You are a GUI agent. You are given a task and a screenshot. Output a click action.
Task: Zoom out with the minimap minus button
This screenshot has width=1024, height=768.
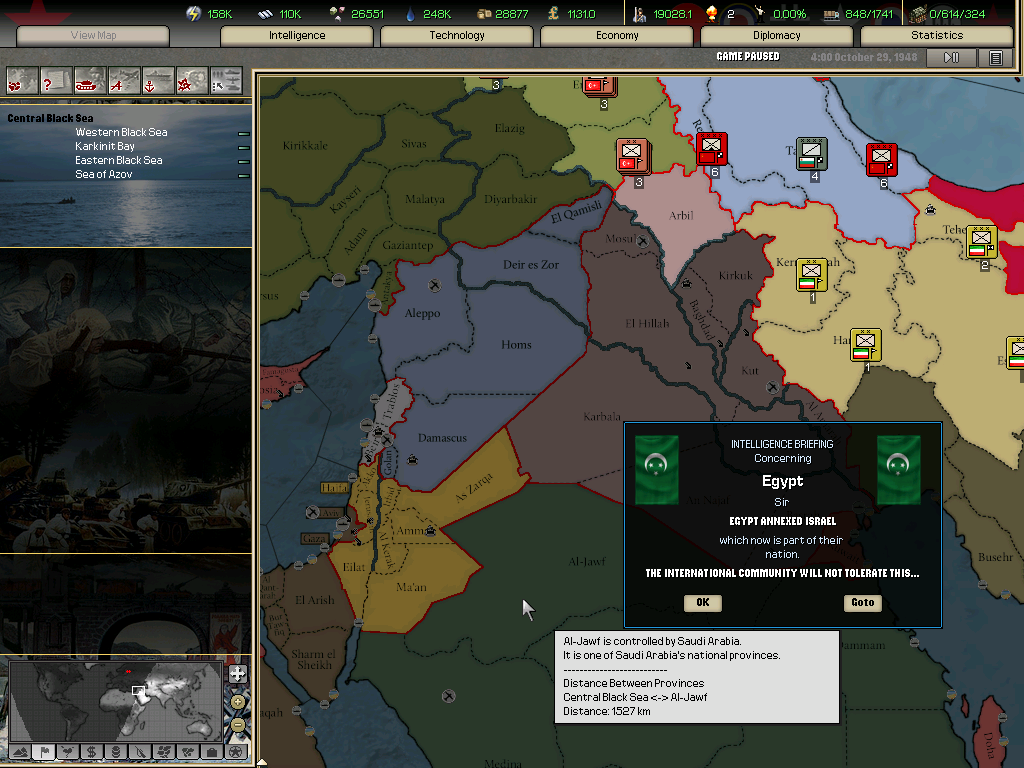click(x=237, y=724)
